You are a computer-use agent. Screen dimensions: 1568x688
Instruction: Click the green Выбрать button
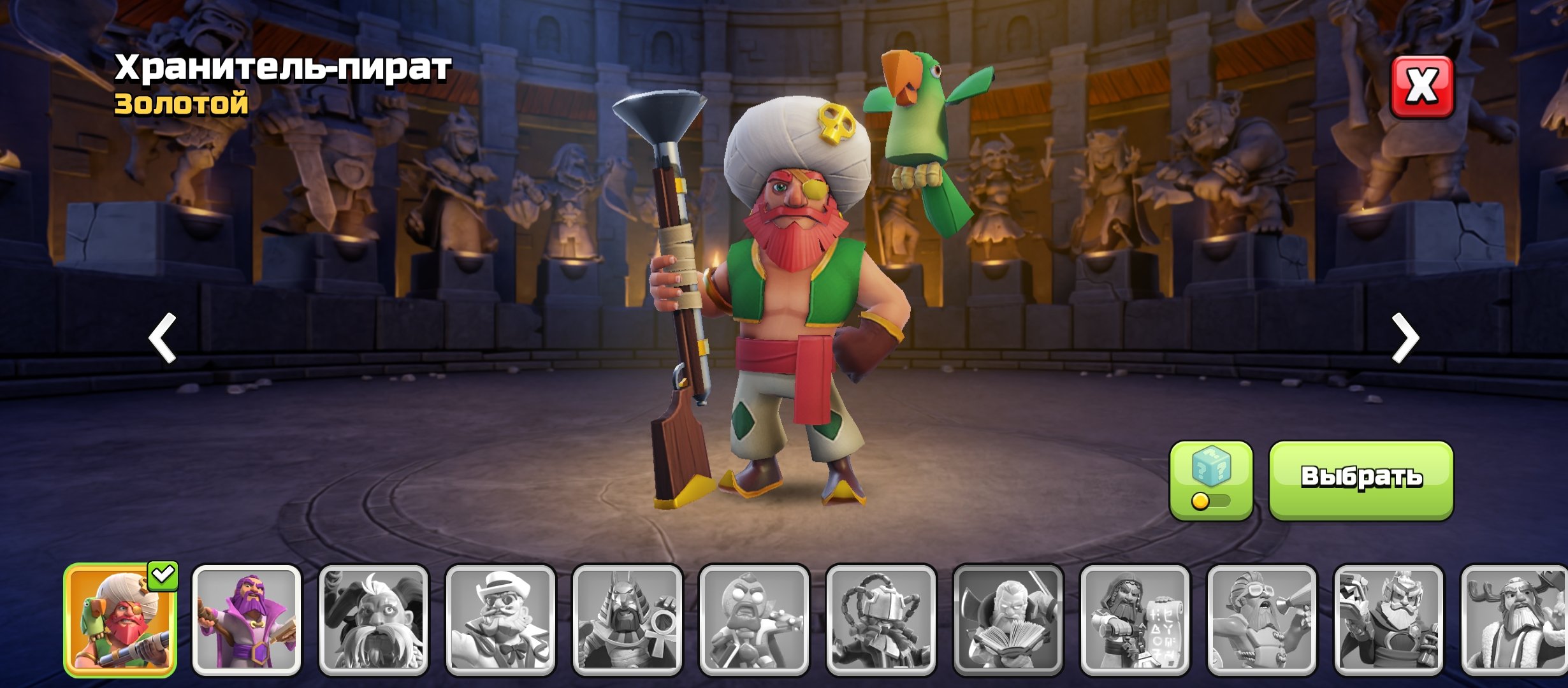pos(1361,480)
